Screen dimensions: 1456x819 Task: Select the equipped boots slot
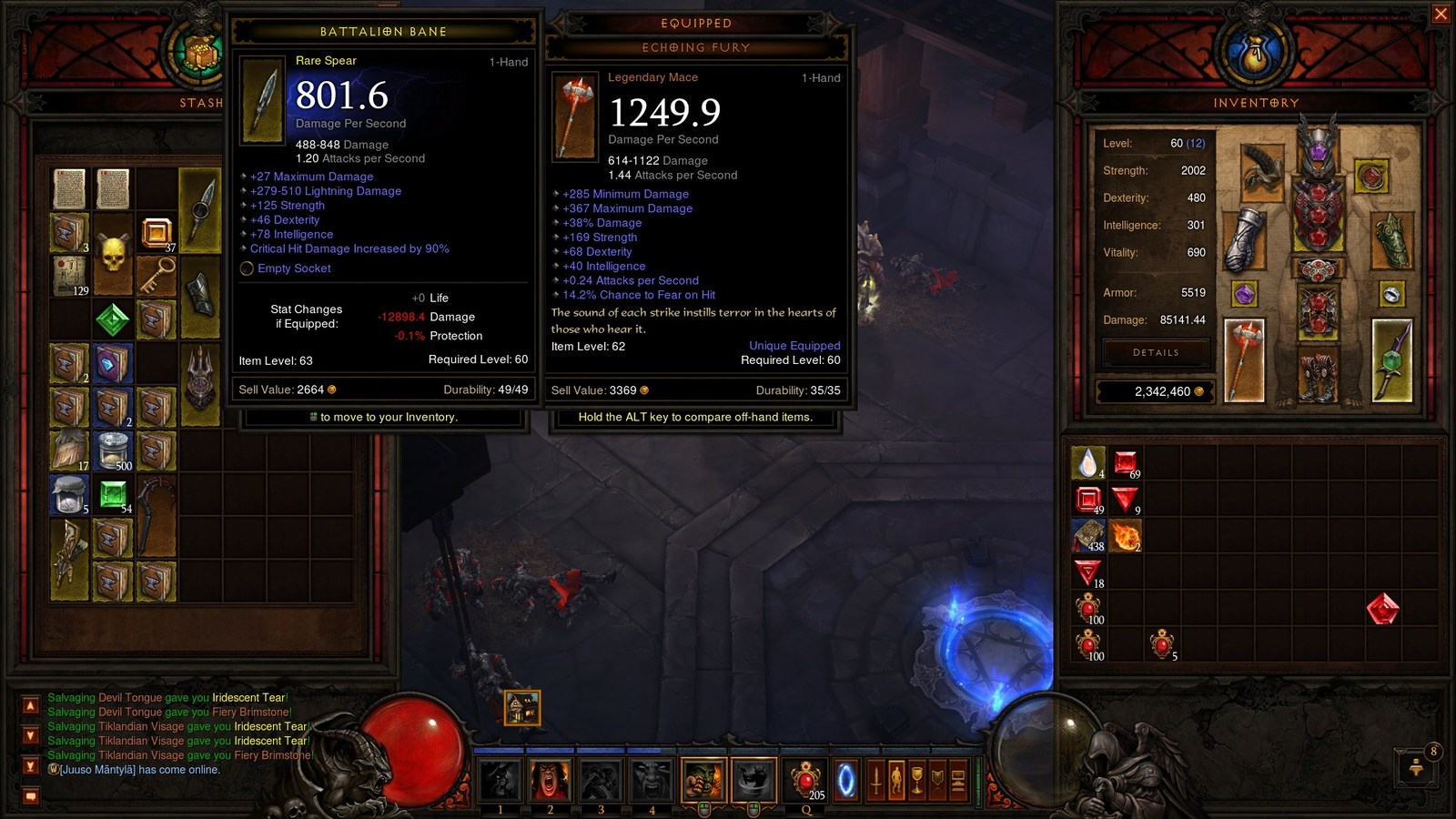pos(1318,375)
